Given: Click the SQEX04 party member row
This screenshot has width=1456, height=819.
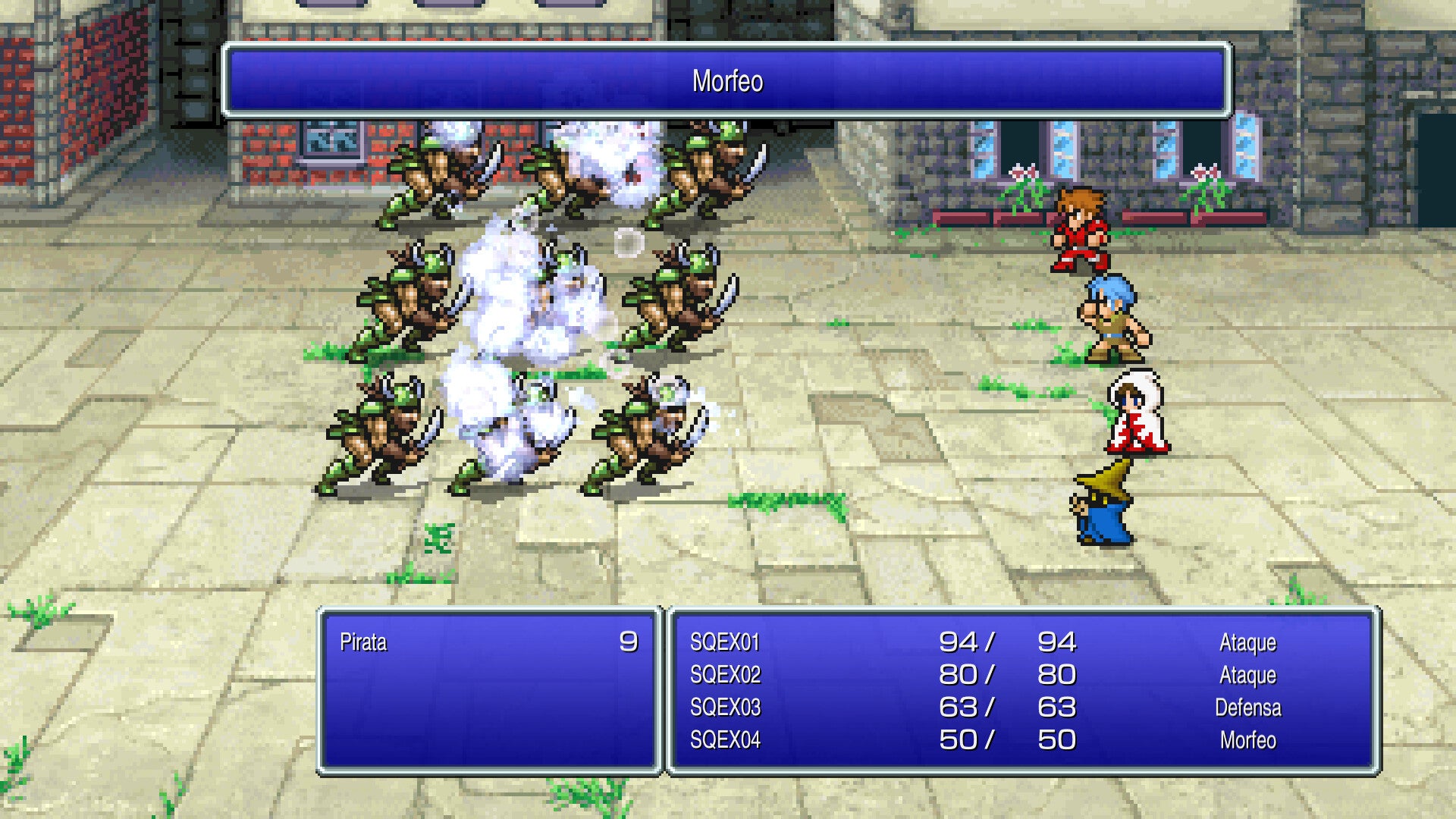Looking at the screenshot, I should 725,740.
